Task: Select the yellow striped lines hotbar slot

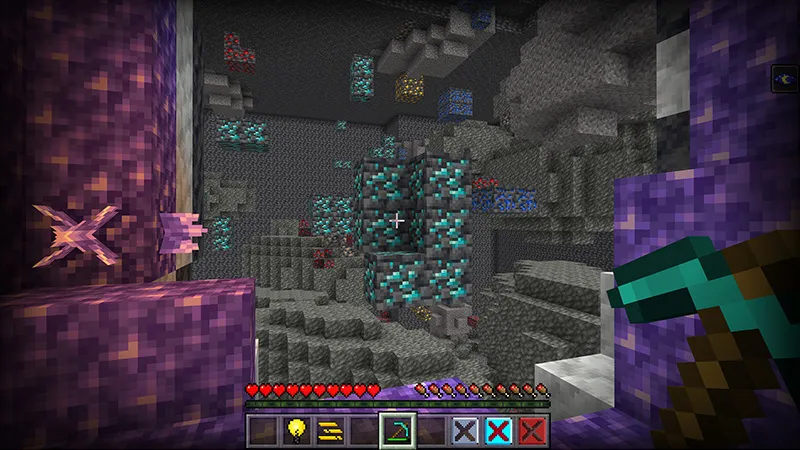Action: pyautogui.click(x=328, y=430)
